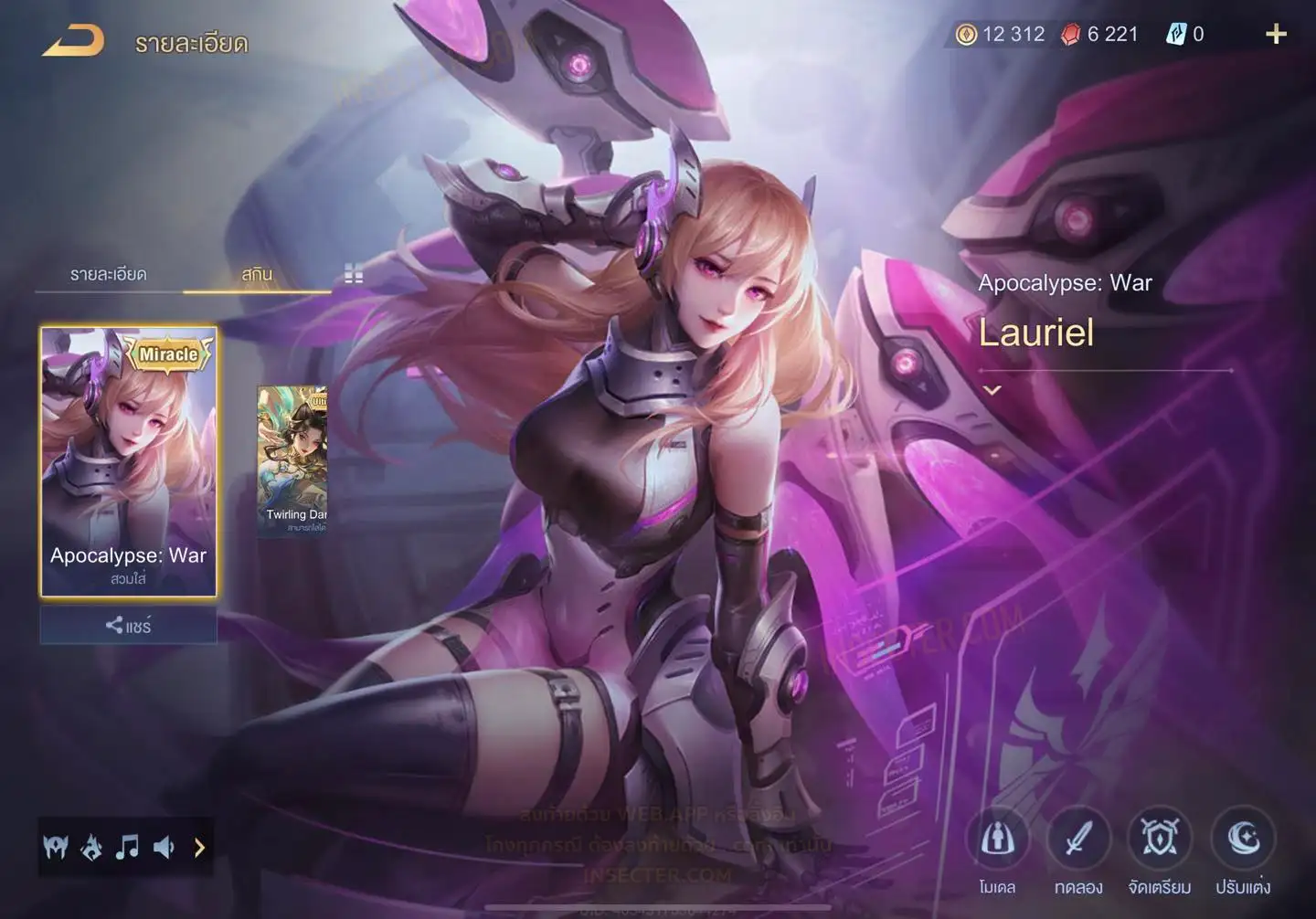Open the สกิน tab

[x=257, y=274]
